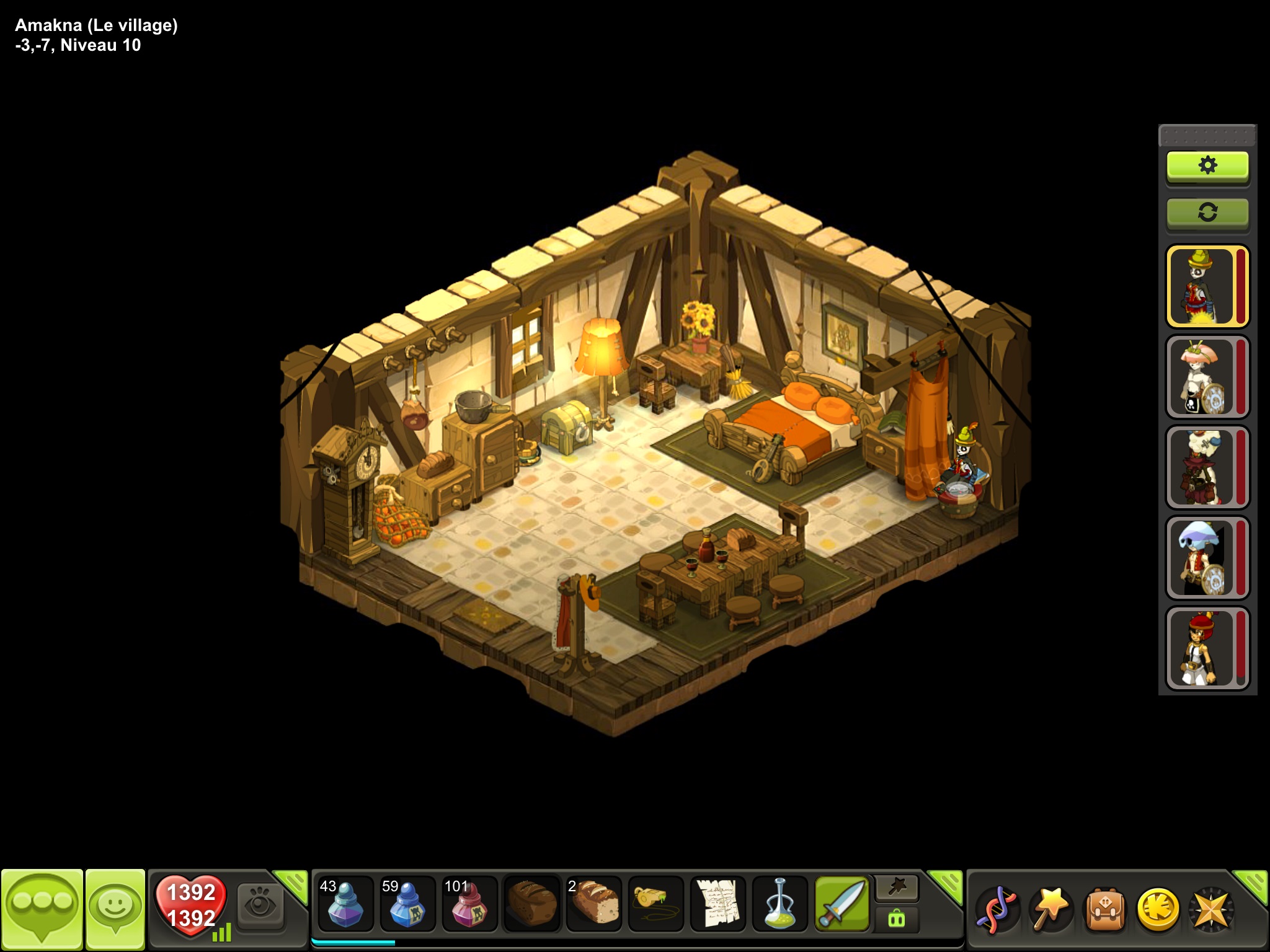
Task: Open the backpack inventory
Action: tap(1104, 909)
